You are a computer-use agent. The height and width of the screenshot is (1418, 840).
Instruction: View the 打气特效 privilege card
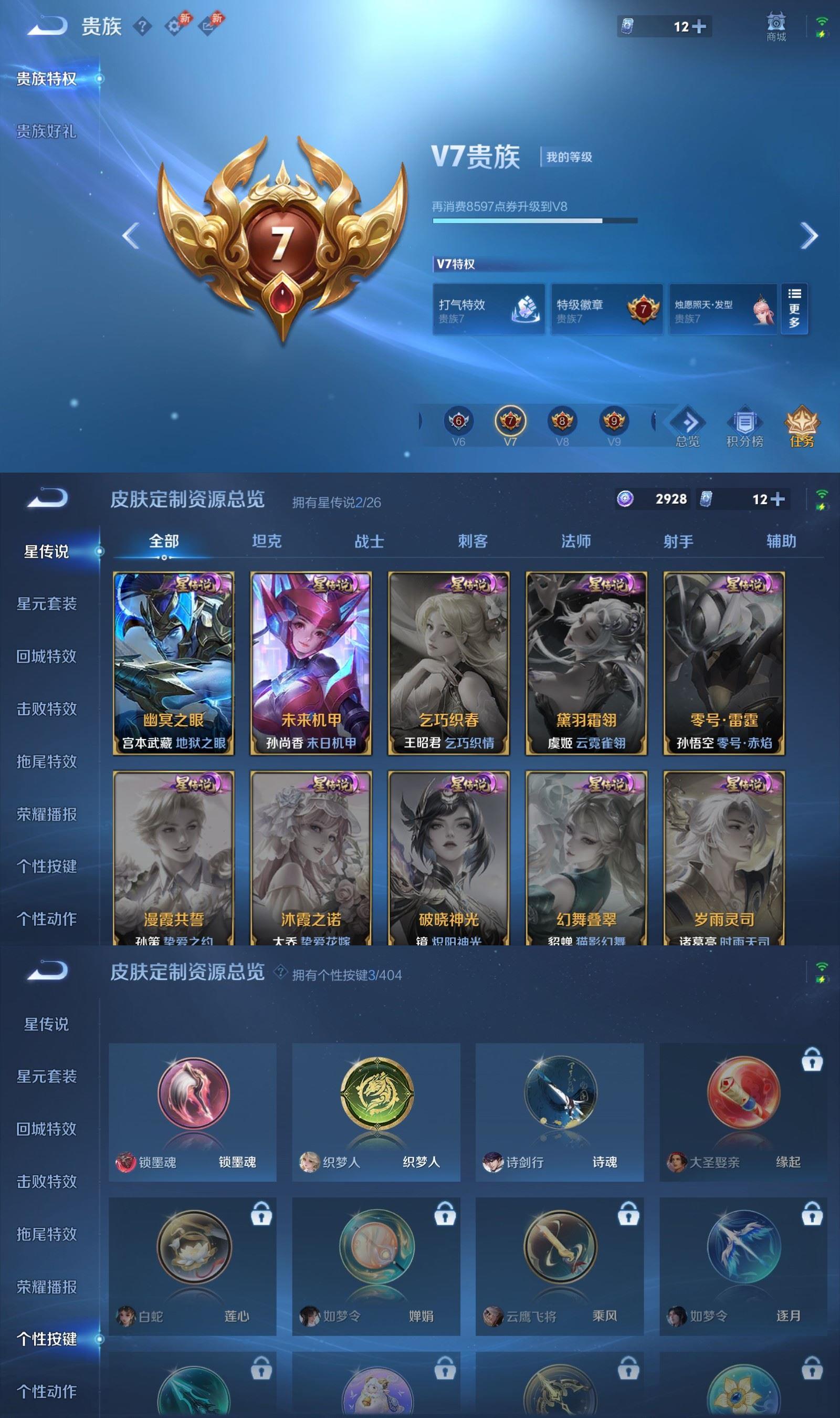pos(488,308)
